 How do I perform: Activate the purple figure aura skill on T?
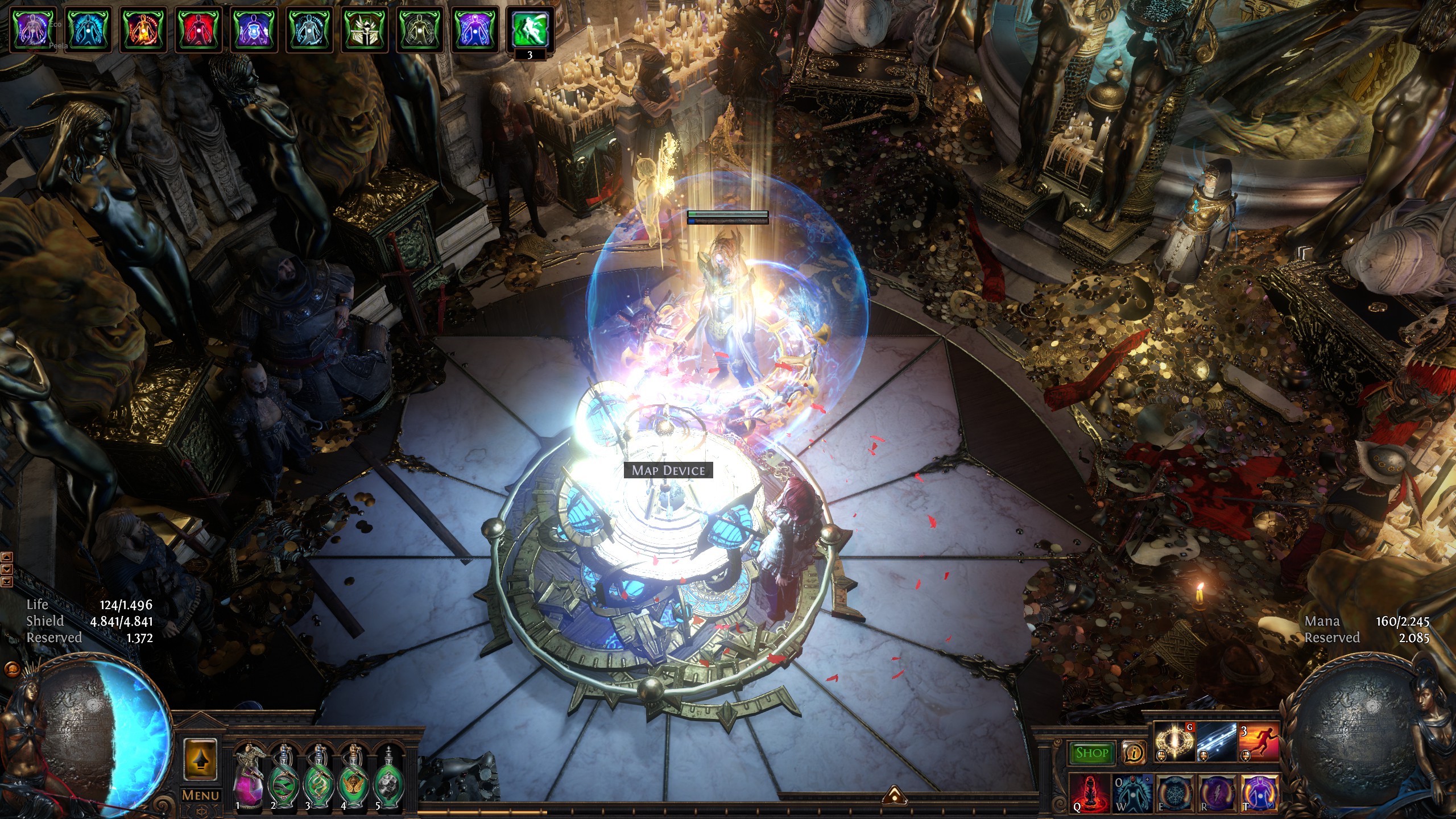point(1259,792)
